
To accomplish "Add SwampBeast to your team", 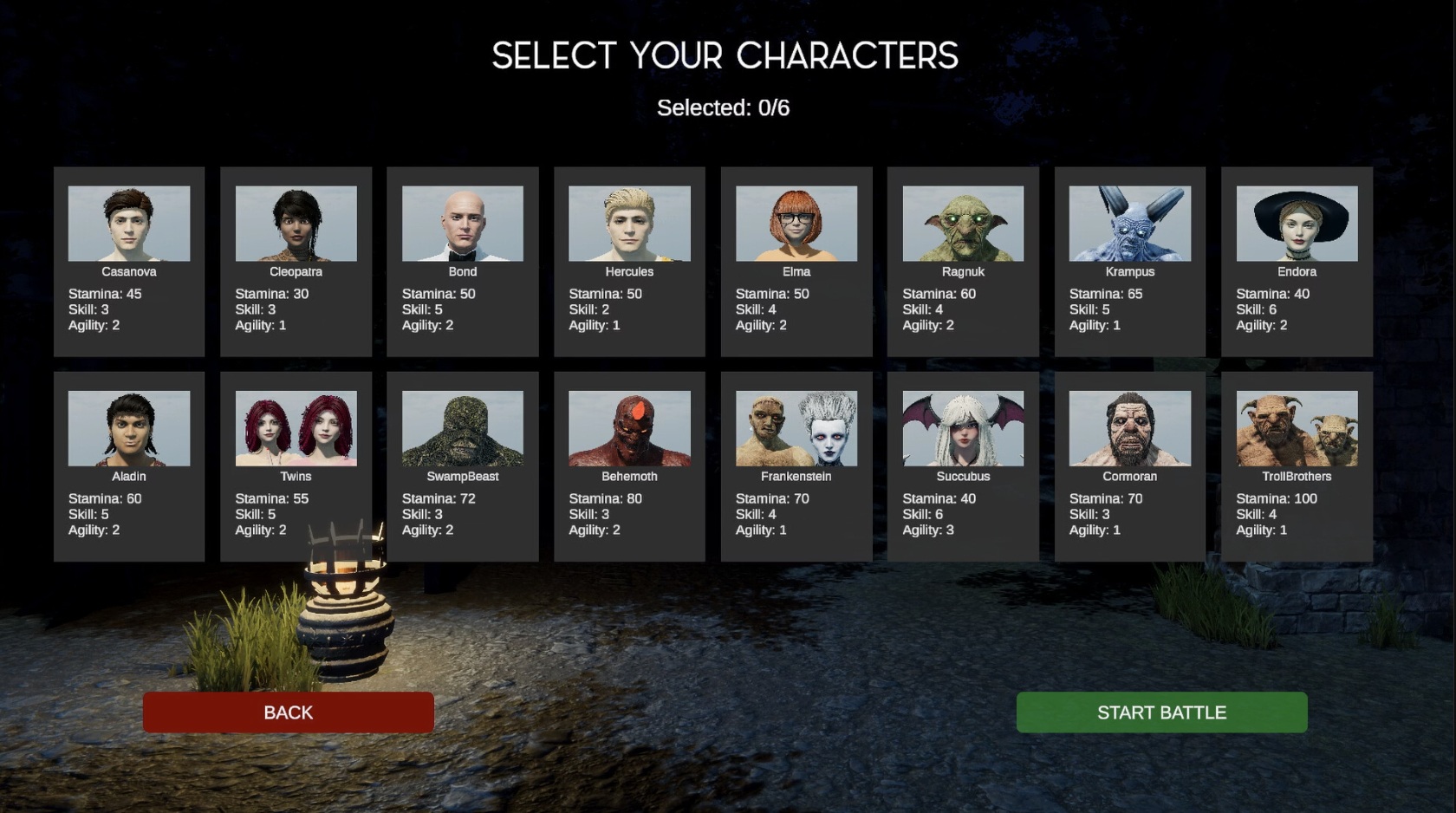I will [x=463, y=466].
